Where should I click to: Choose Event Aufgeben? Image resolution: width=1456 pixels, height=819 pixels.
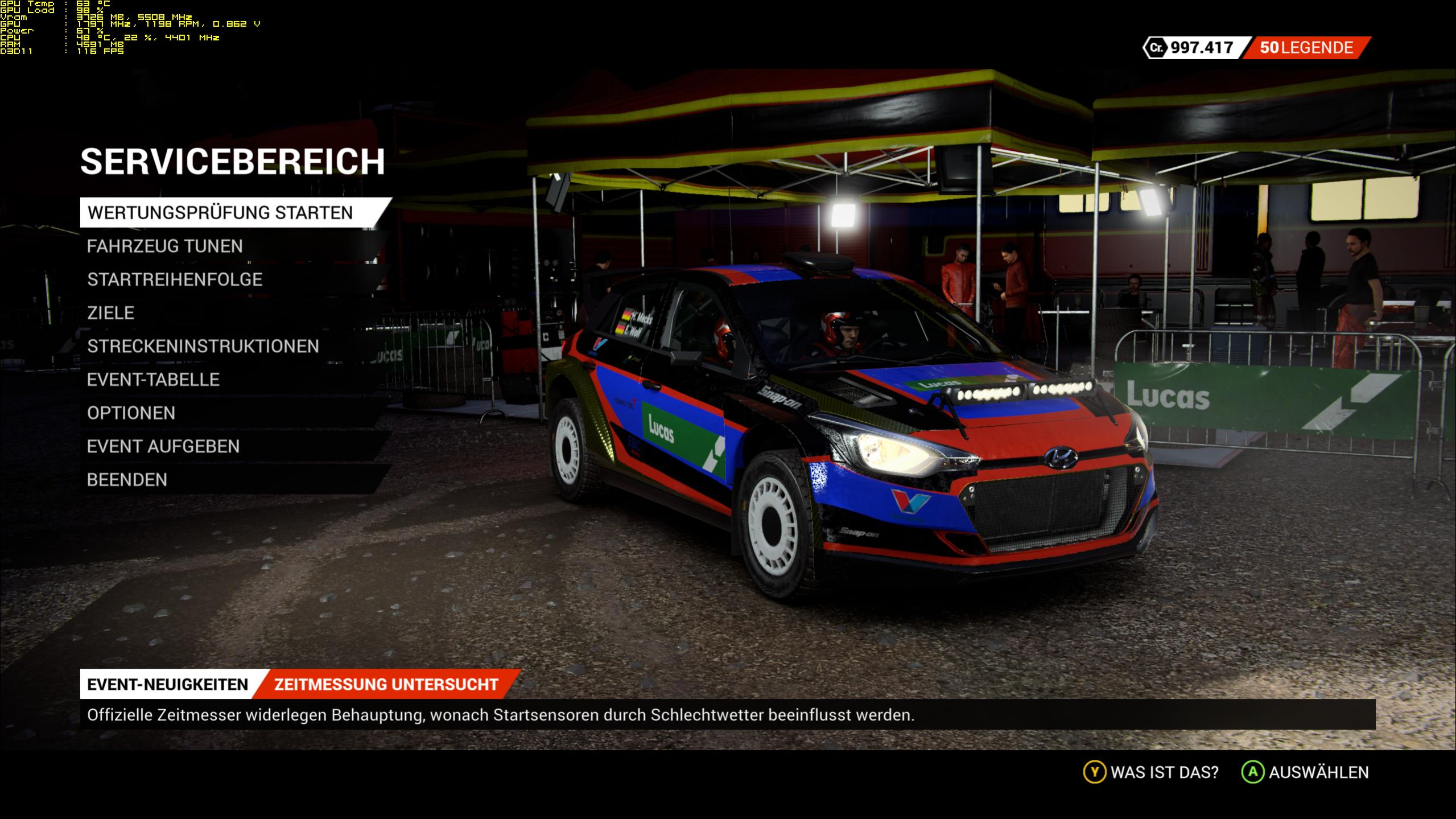[x=163, y=447]
